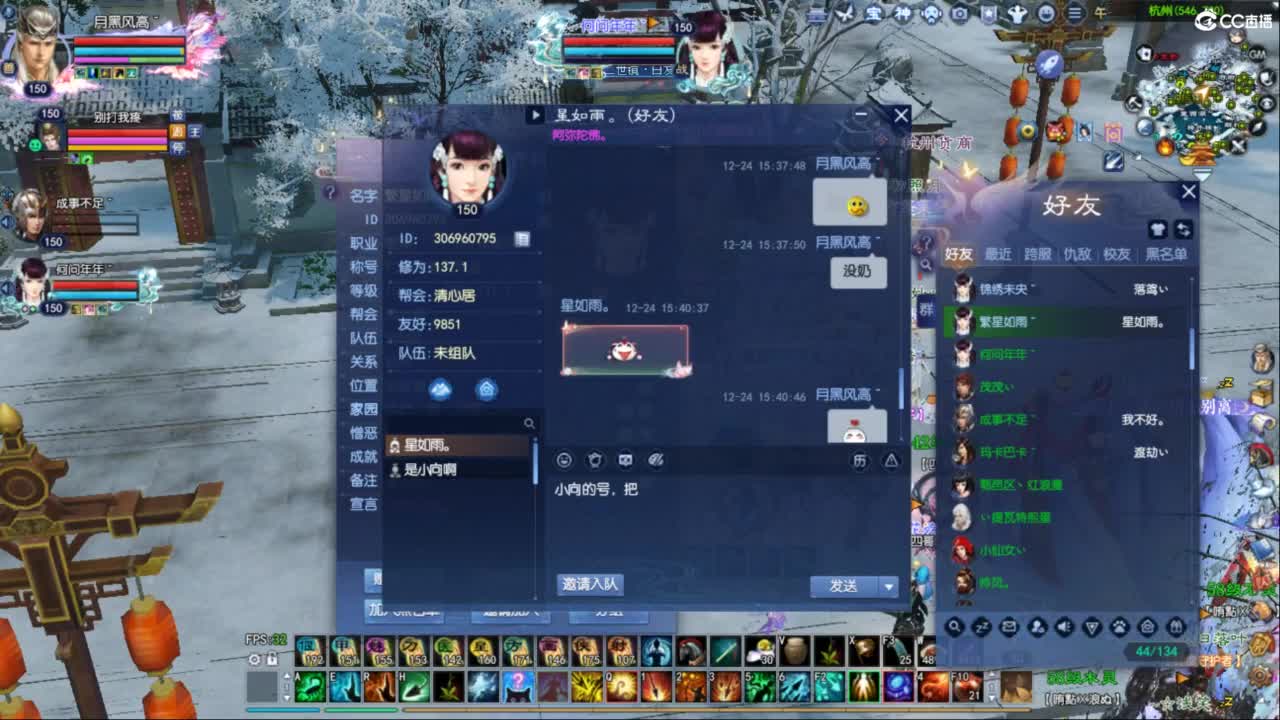Open the emoji picker in the chat window
The width and height of the screenshot is (1280, 720).
(x=565, y=459)
